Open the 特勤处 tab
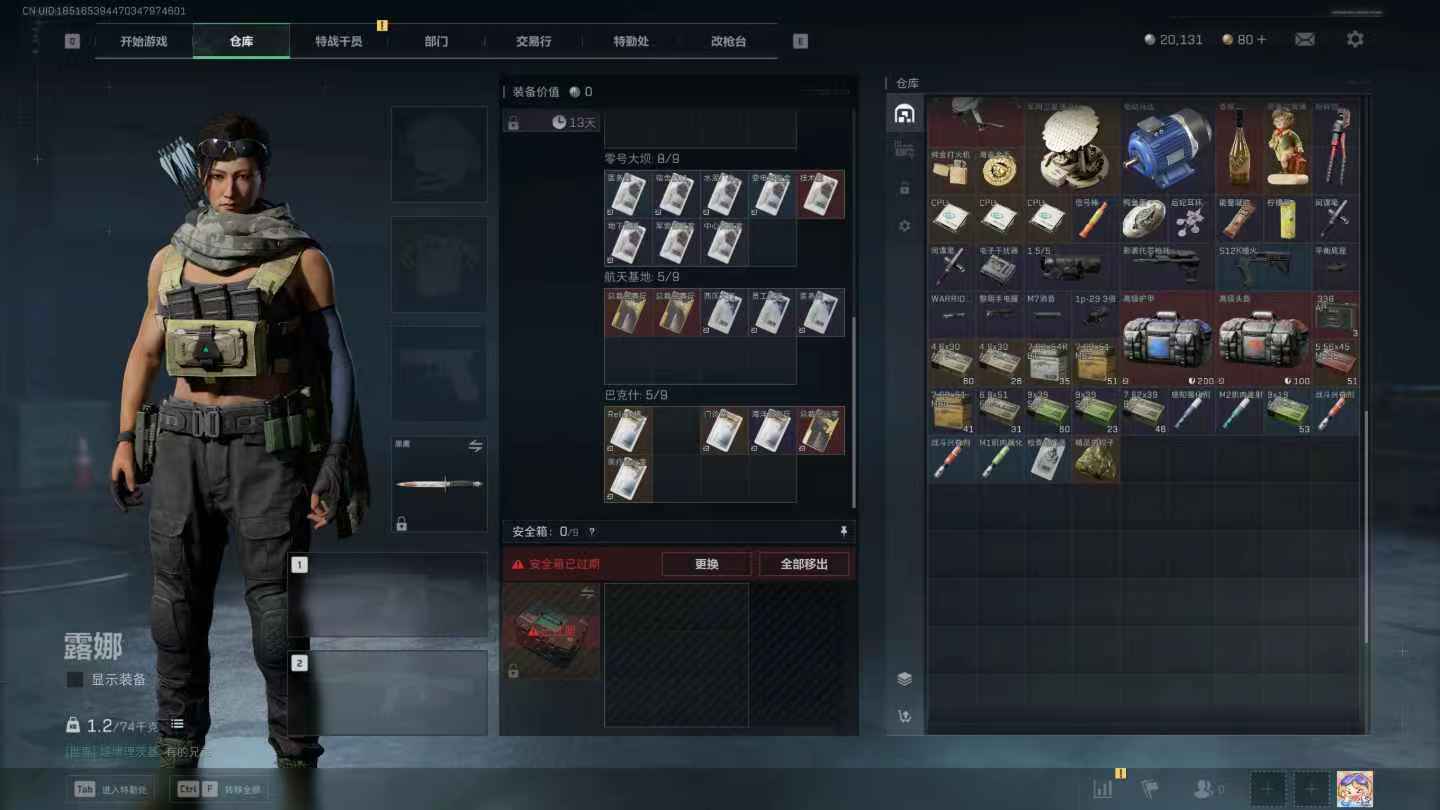This screenshot has height=810, width=1440. click(631, 41)
